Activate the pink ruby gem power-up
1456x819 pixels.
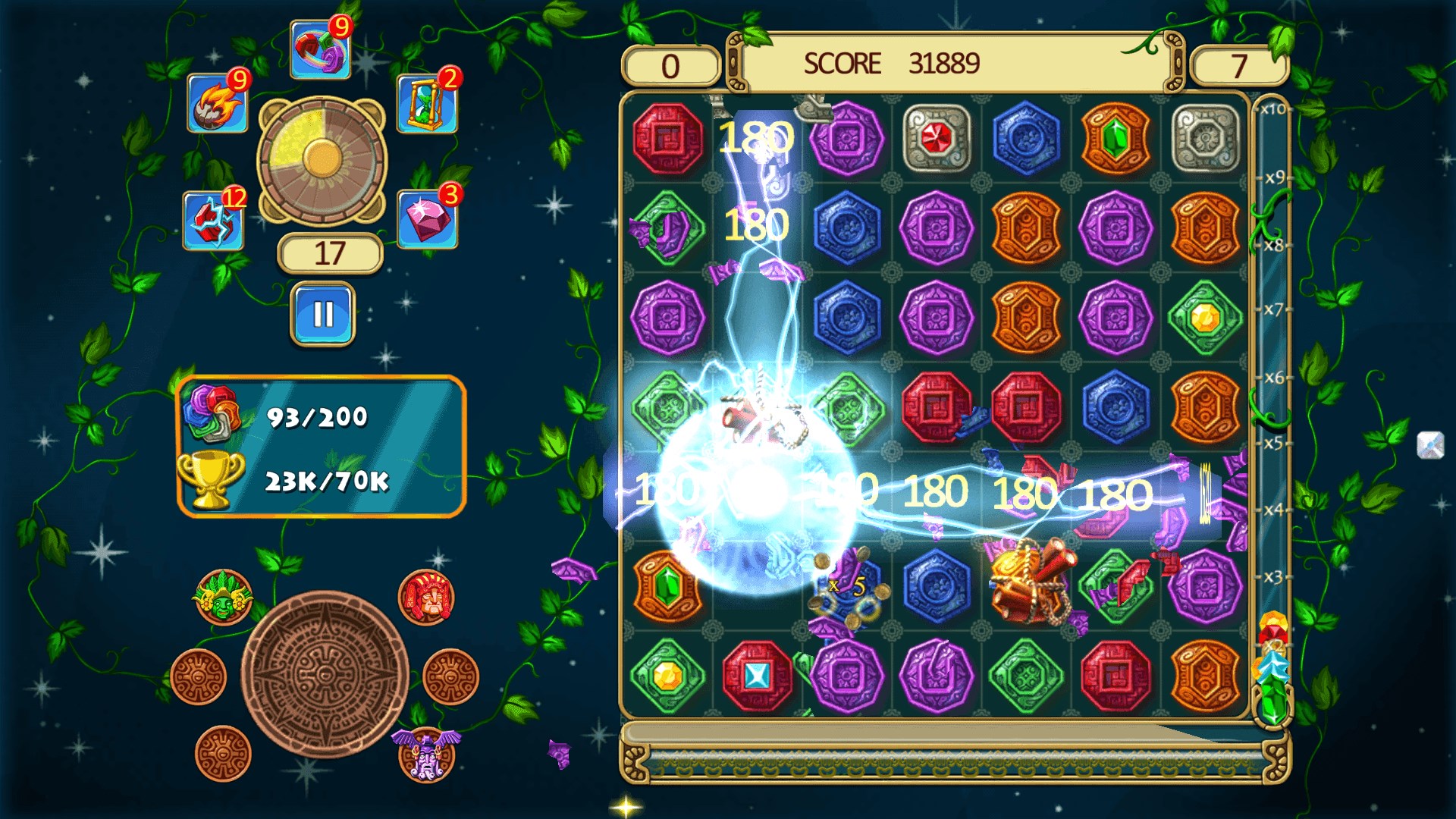coord(427,219)
